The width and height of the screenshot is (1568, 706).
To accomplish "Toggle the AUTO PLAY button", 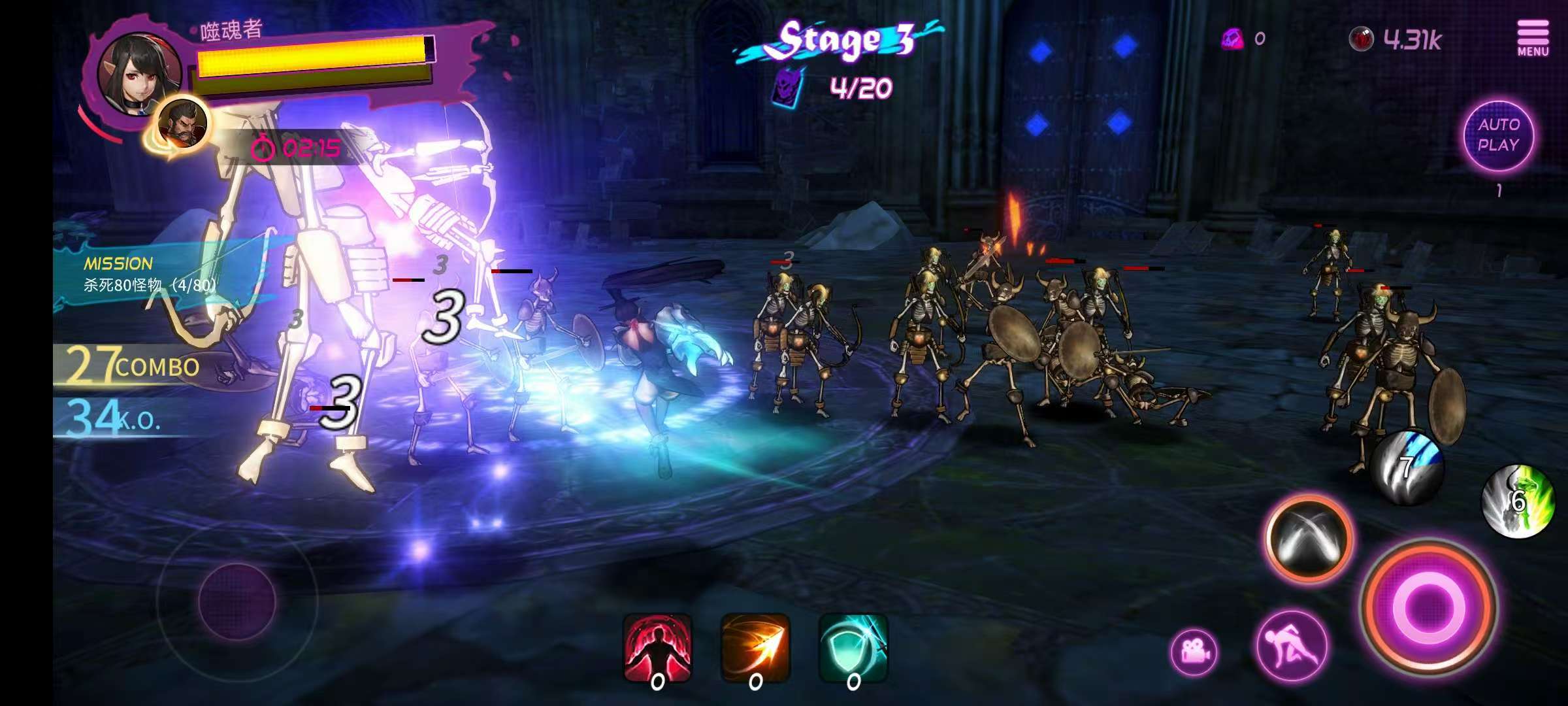I will click(x=1498, y=136).
